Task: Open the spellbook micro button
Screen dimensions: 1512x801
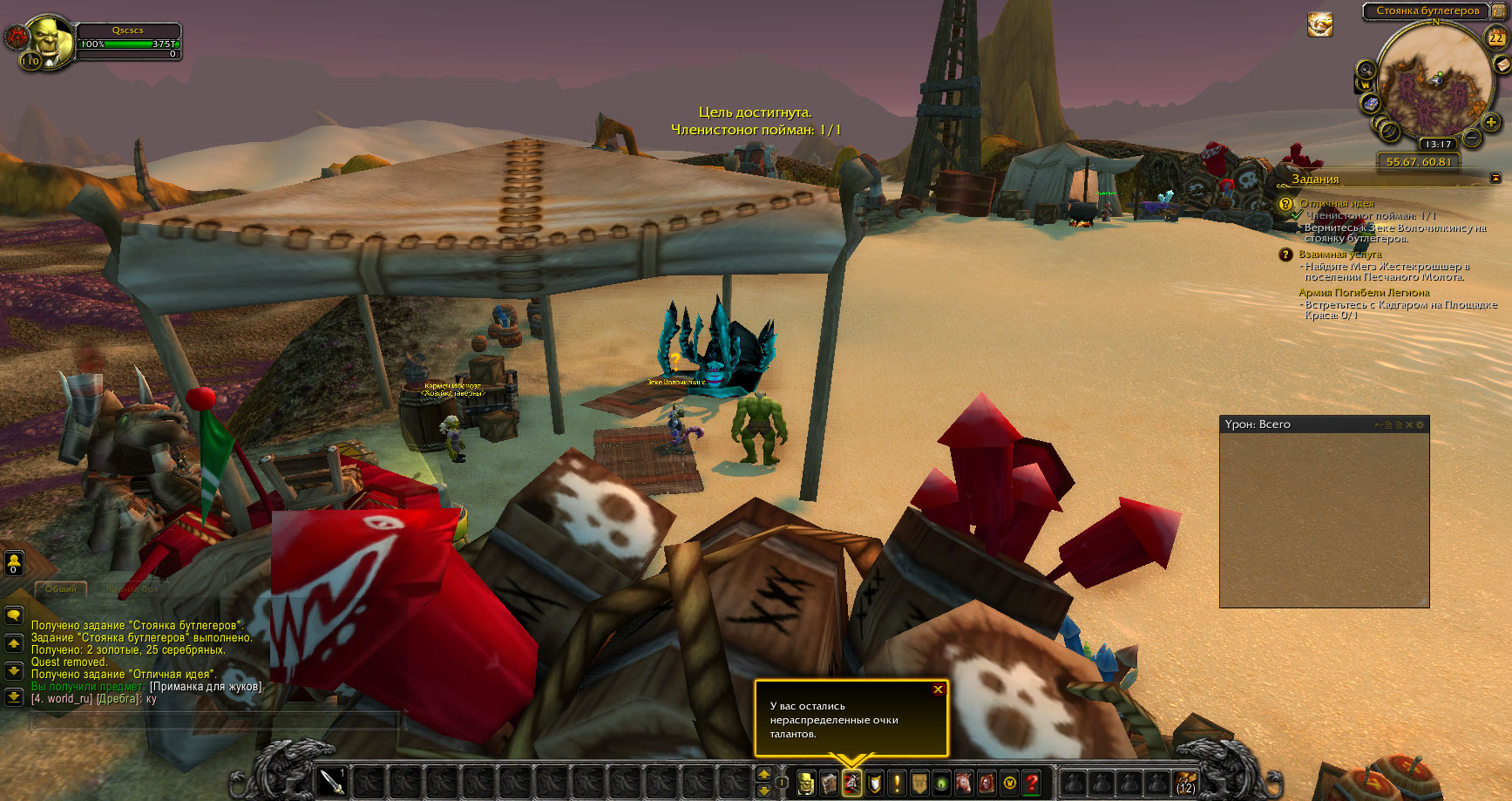Action: (829, 783)
